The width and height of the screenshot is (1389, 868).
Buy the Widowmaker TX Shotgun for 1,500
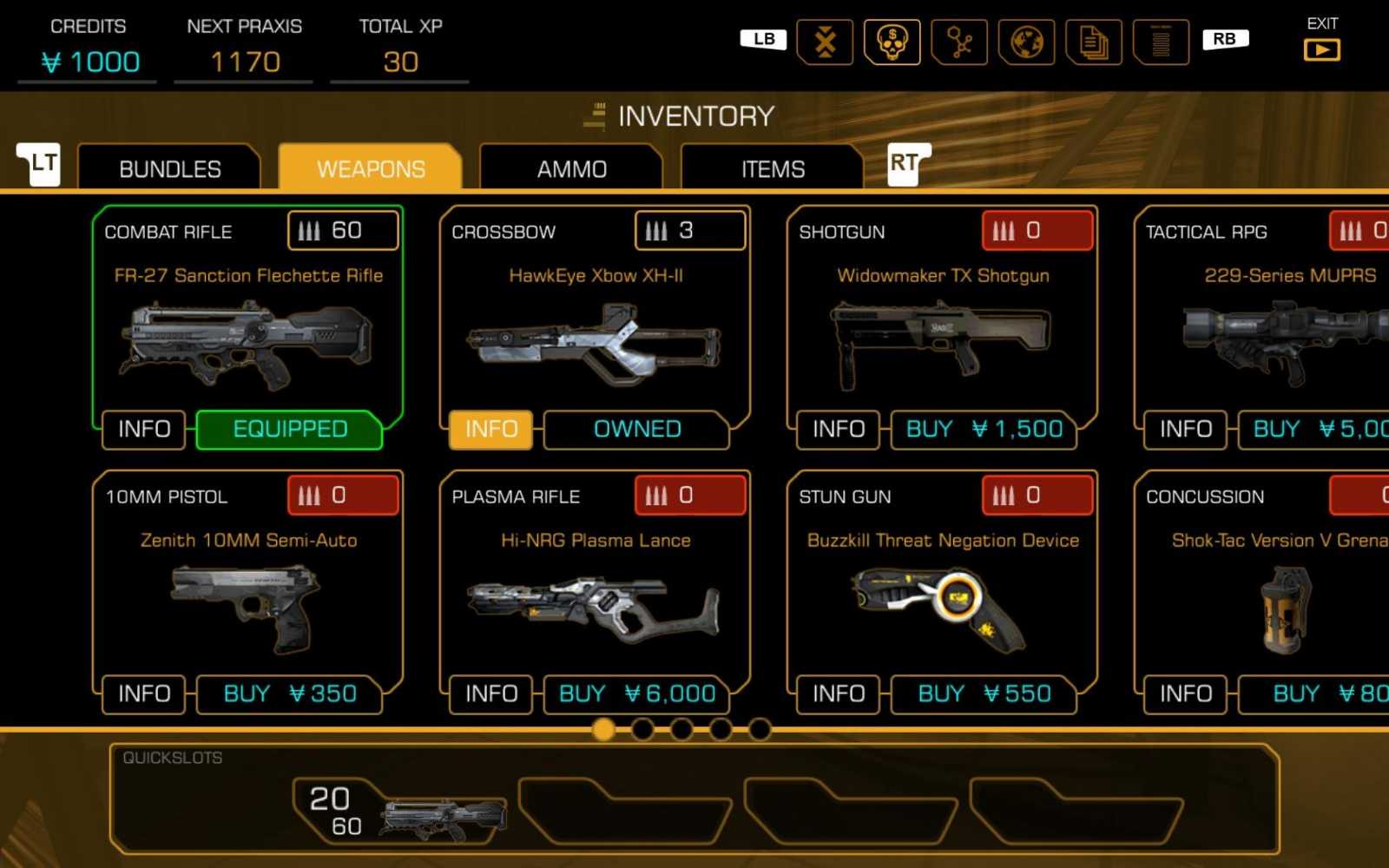[984, 430]
